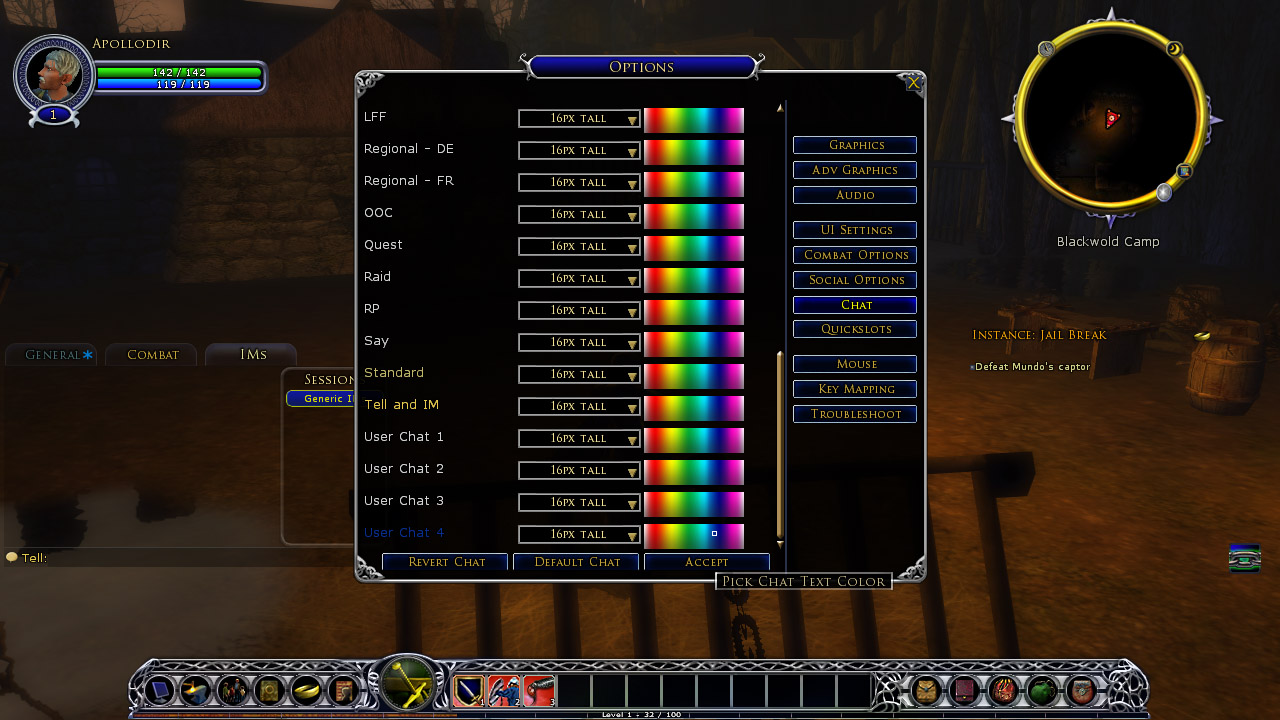Open the Troubleshoot options section

855,414
